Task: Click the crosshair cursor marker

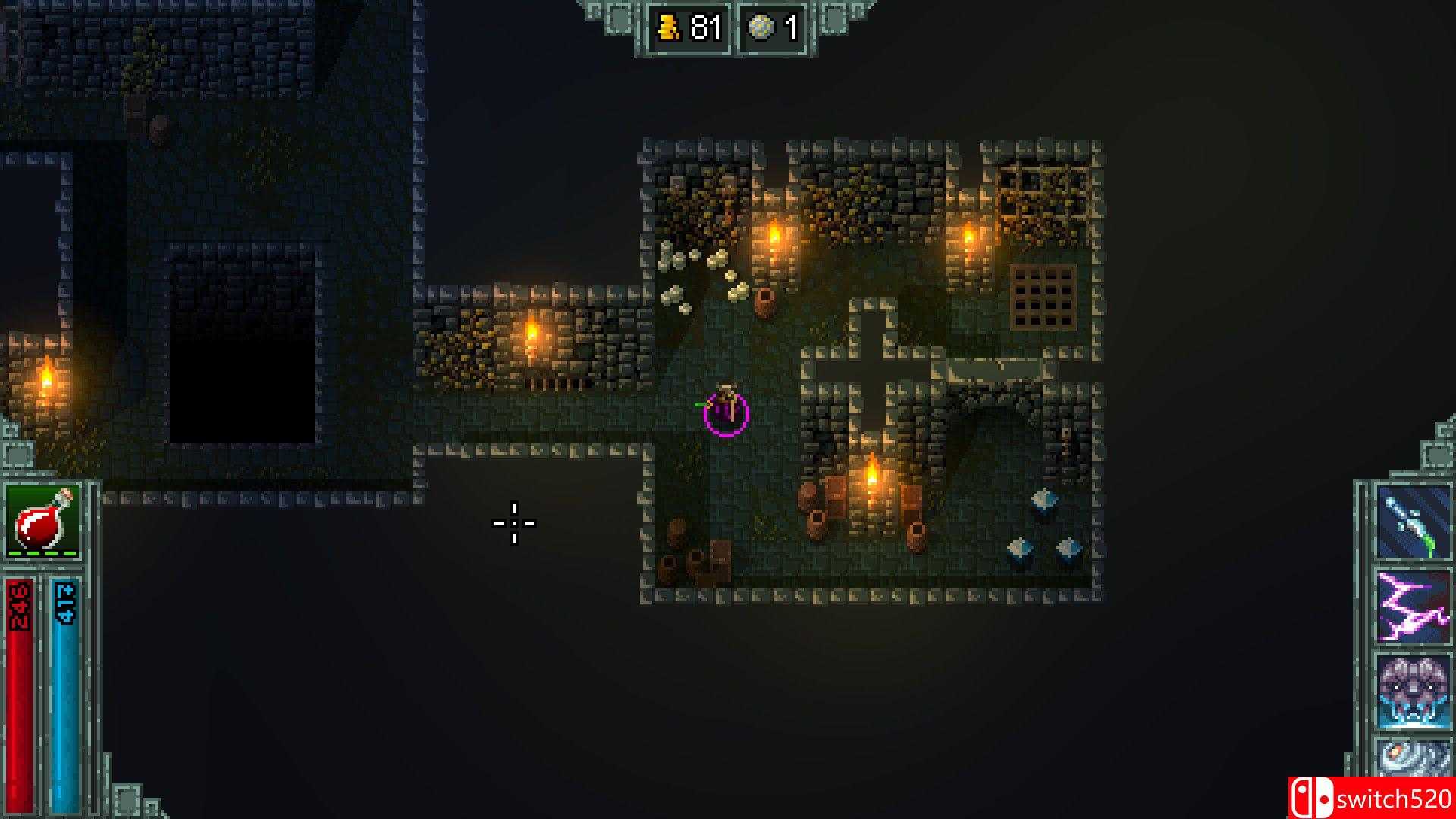Action: pos(513,523)
